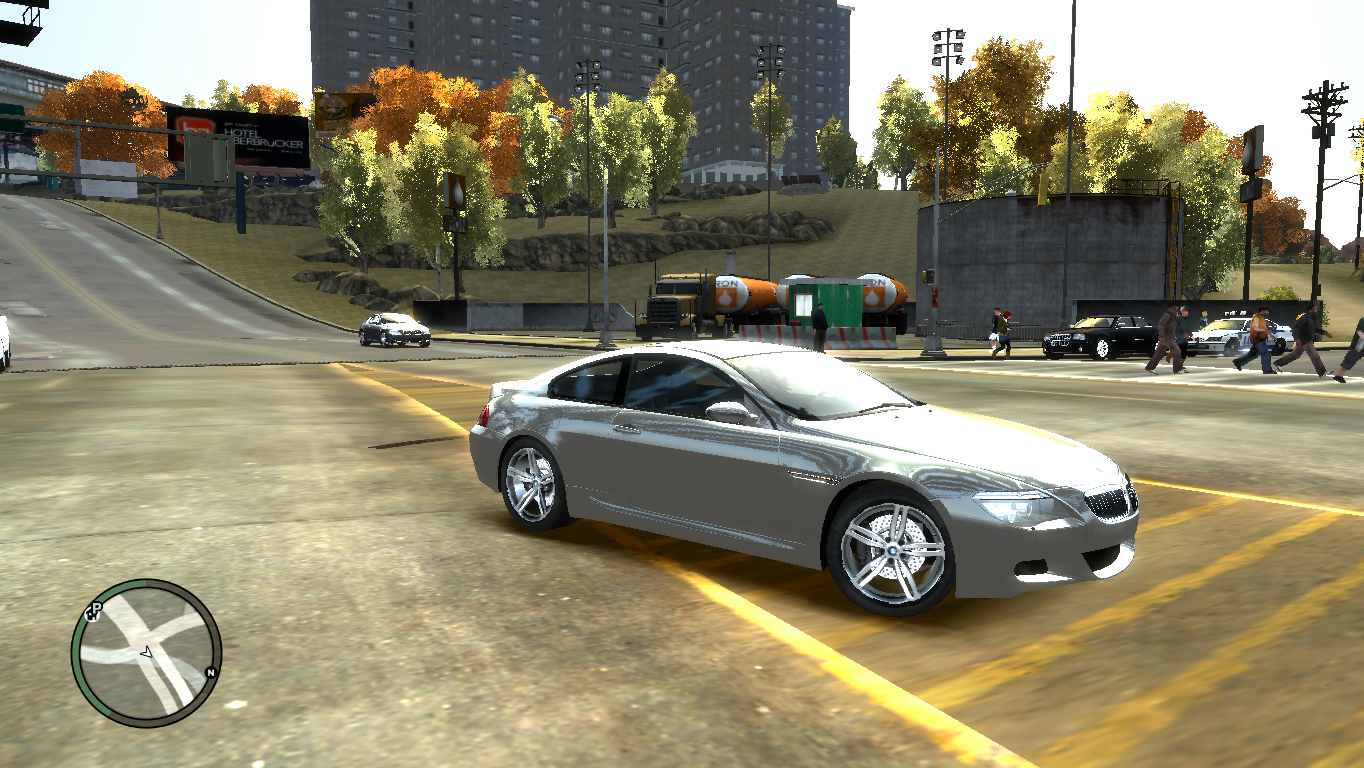Image resolution: width=1364 pixels, height=768 pixels.
Task: Select the N north marker on the radar
Action: [210, 673]
